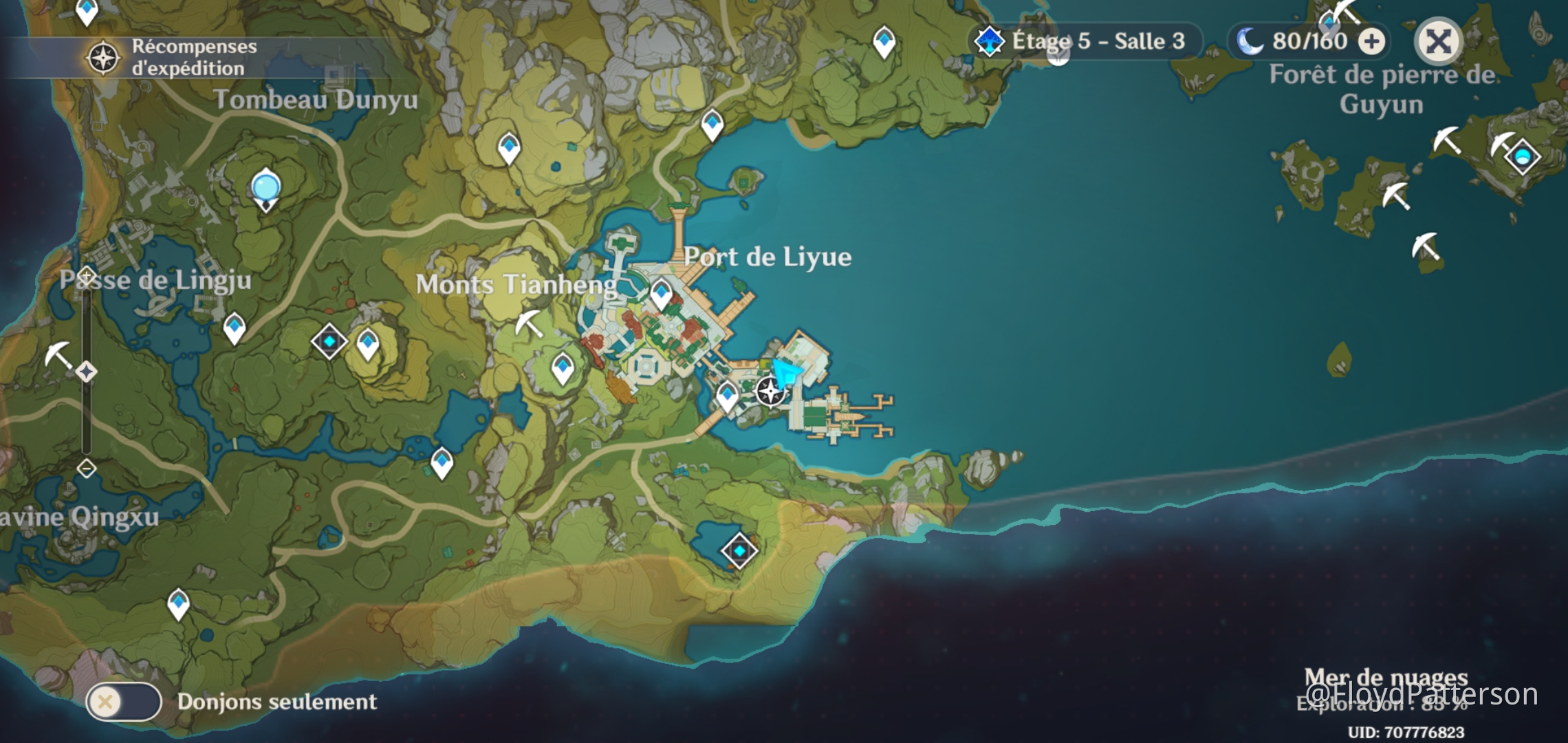Click the zoom slider's diamond handle
The width and height of the screenshot is (1568, 743).
pos(87,372)
